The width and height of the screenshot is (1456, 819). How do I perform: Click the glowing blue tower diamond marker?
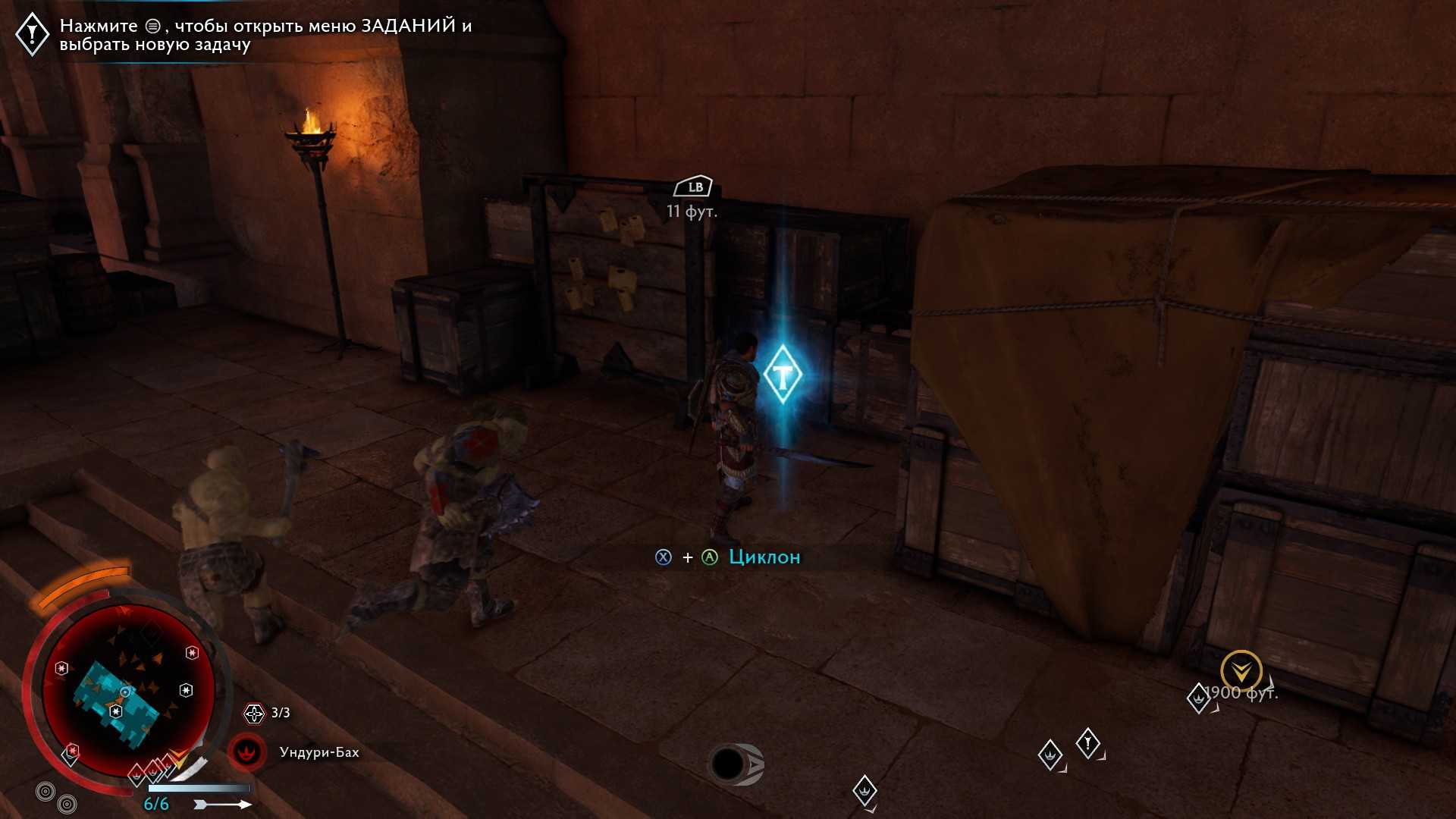coord(782,375)
